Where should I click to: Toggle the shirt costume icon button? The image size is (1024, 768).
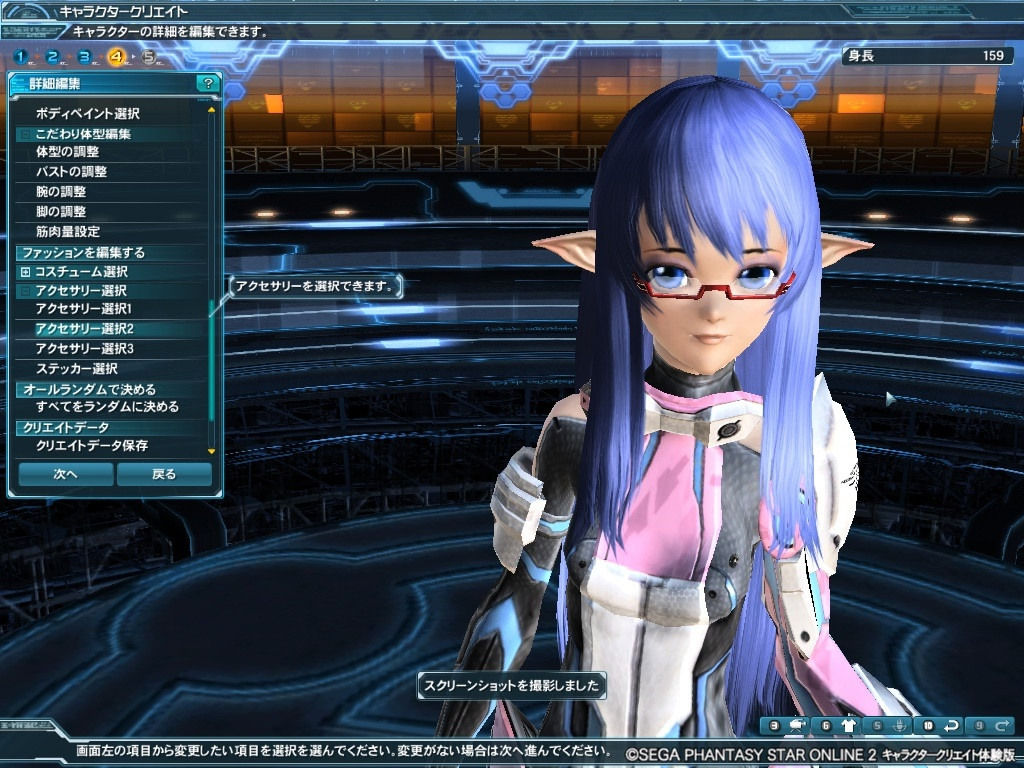pyautogui.click(x=849, y=726)
